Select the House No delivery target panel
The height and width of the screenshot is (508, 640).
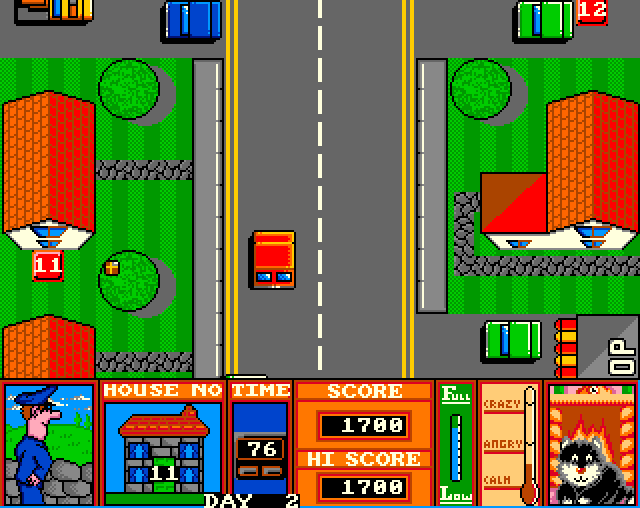[162, 443]
